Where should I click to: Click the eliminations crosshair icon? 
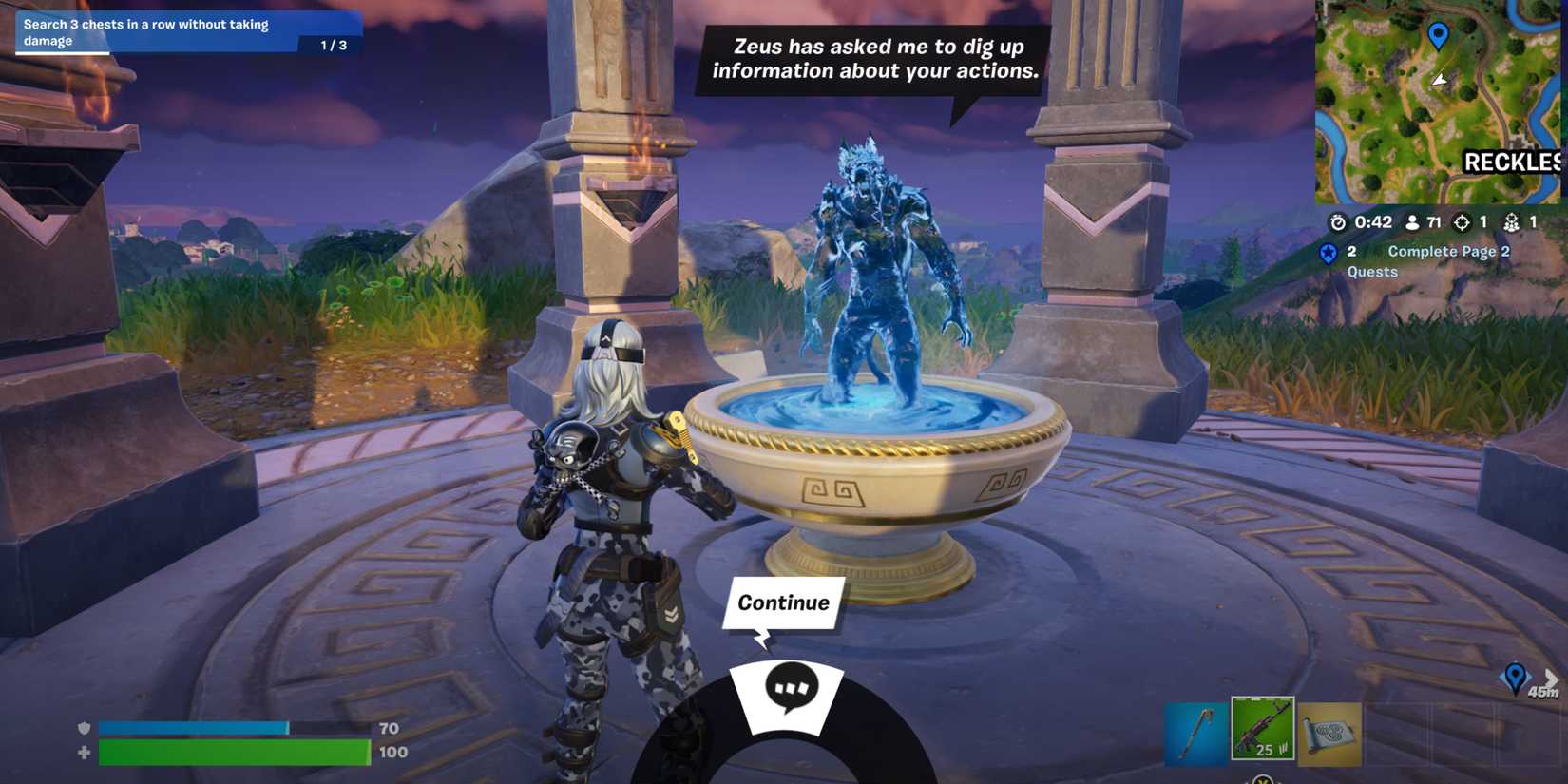tap(1461, 222)
